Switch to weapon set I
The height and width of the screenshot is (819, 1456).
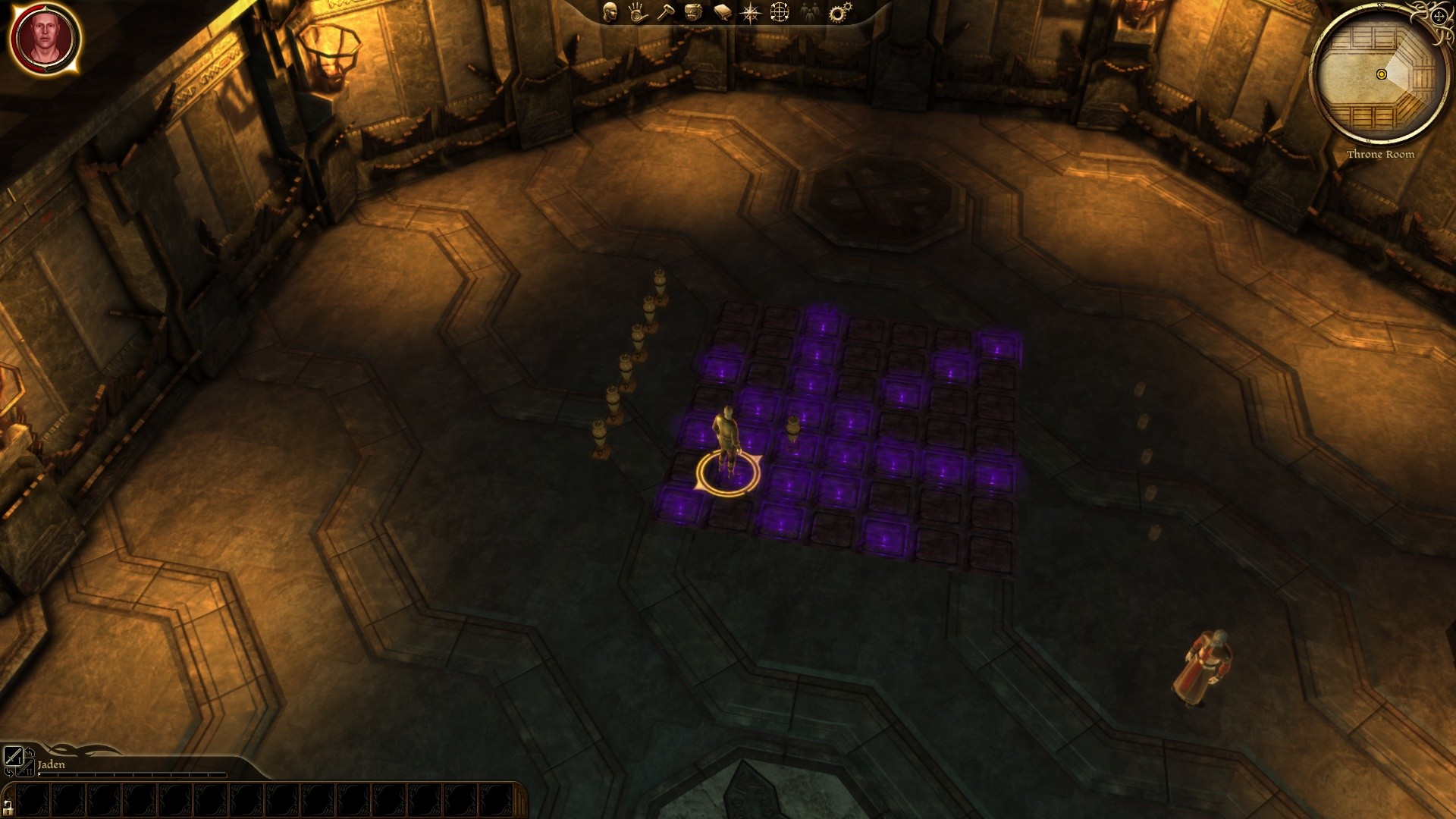pyautogui.click(x=13, y=756)
